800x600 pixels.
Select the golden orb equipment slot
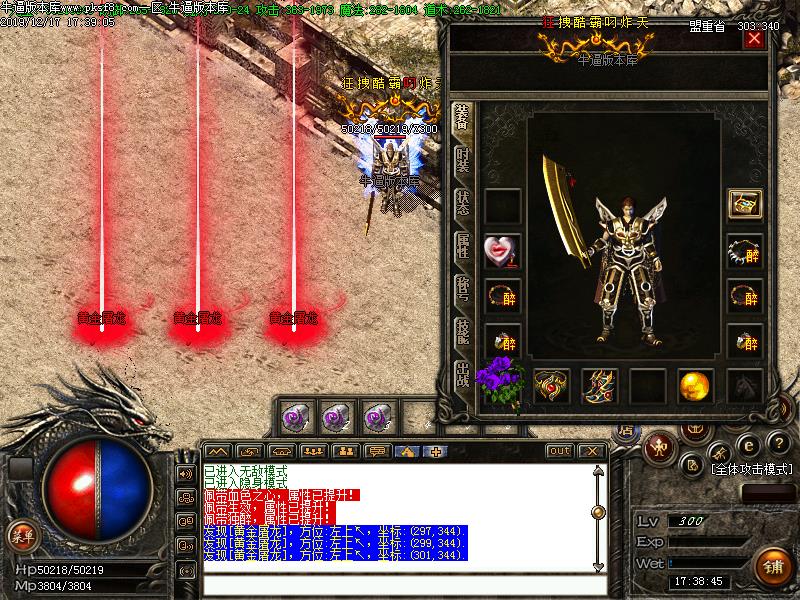[695, 385]
